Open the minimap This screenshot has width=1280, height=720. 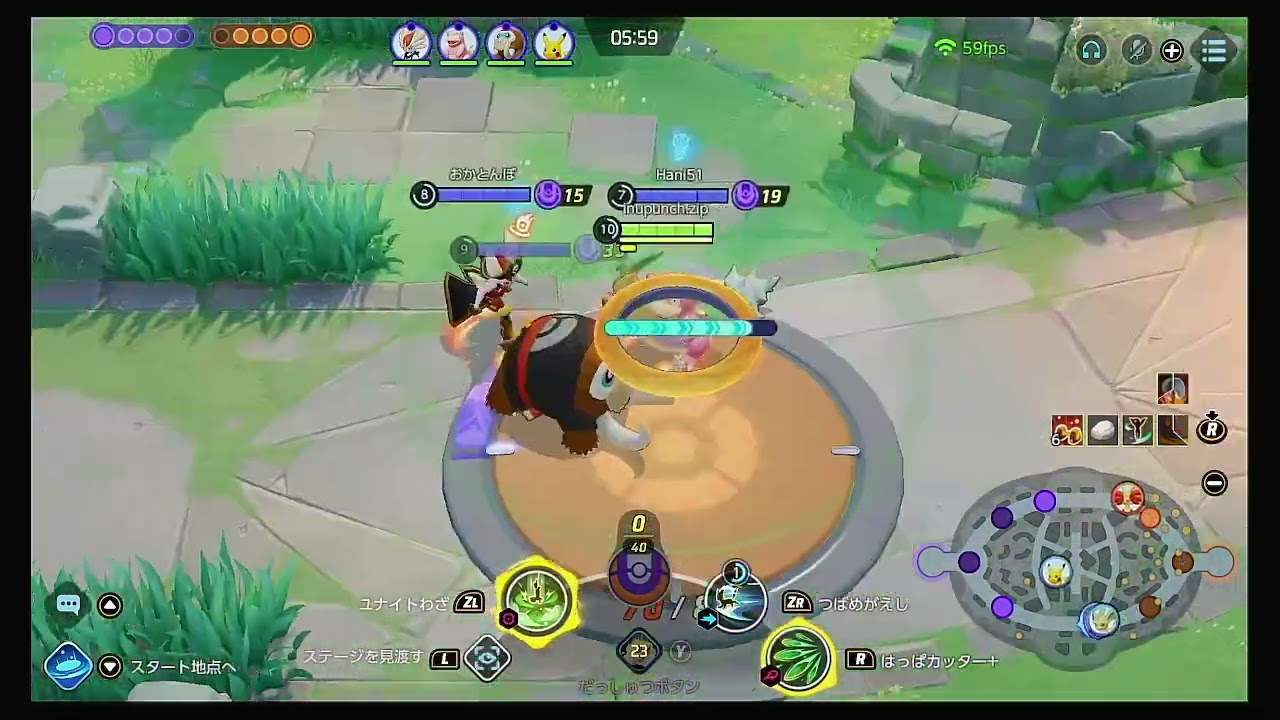pos(1074,565)
